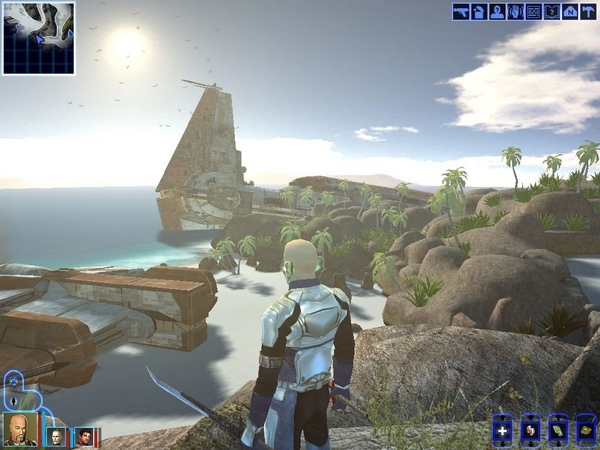Viewport: 600px width, 450px height.
Task: Open the inventory box icon
Action: click(x=479, y=12)
